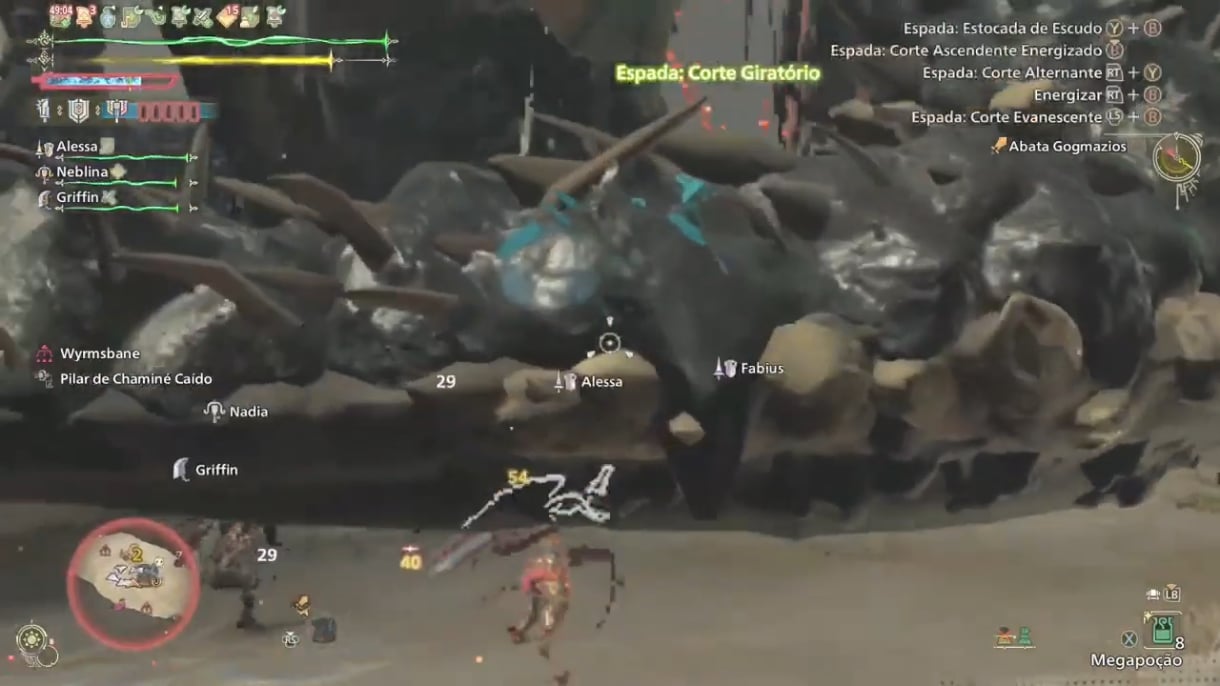Open the circular minimap

point(133,583)
